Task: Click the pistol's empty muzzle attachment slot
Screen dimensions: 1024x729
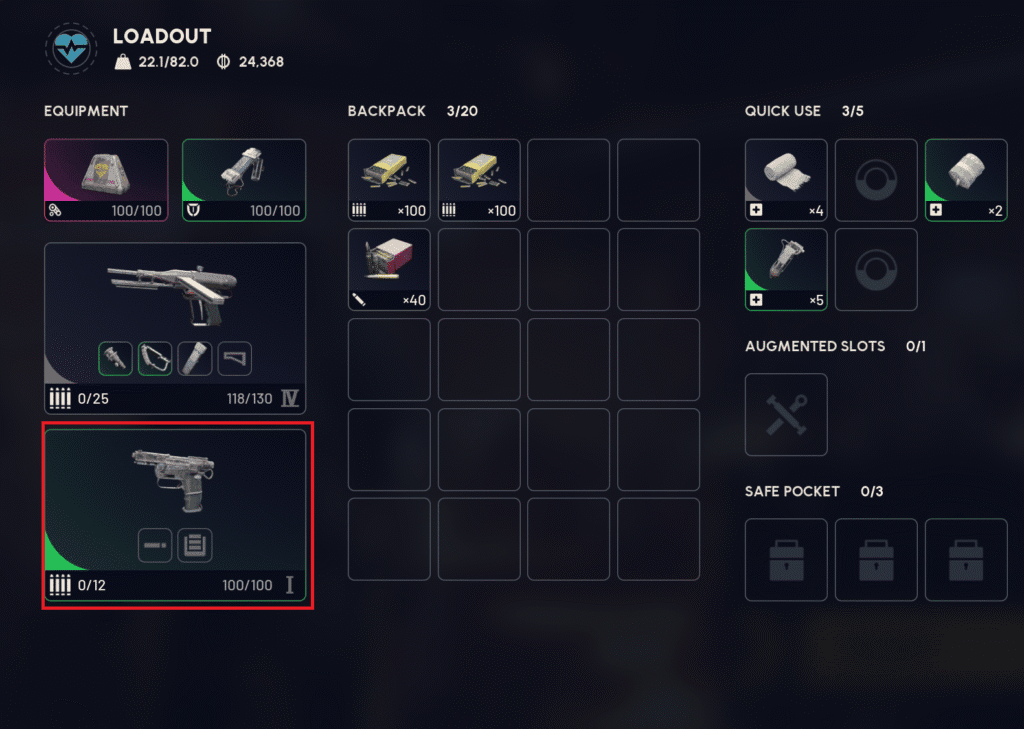Action: pyautogui.click(x=155, y=545)
